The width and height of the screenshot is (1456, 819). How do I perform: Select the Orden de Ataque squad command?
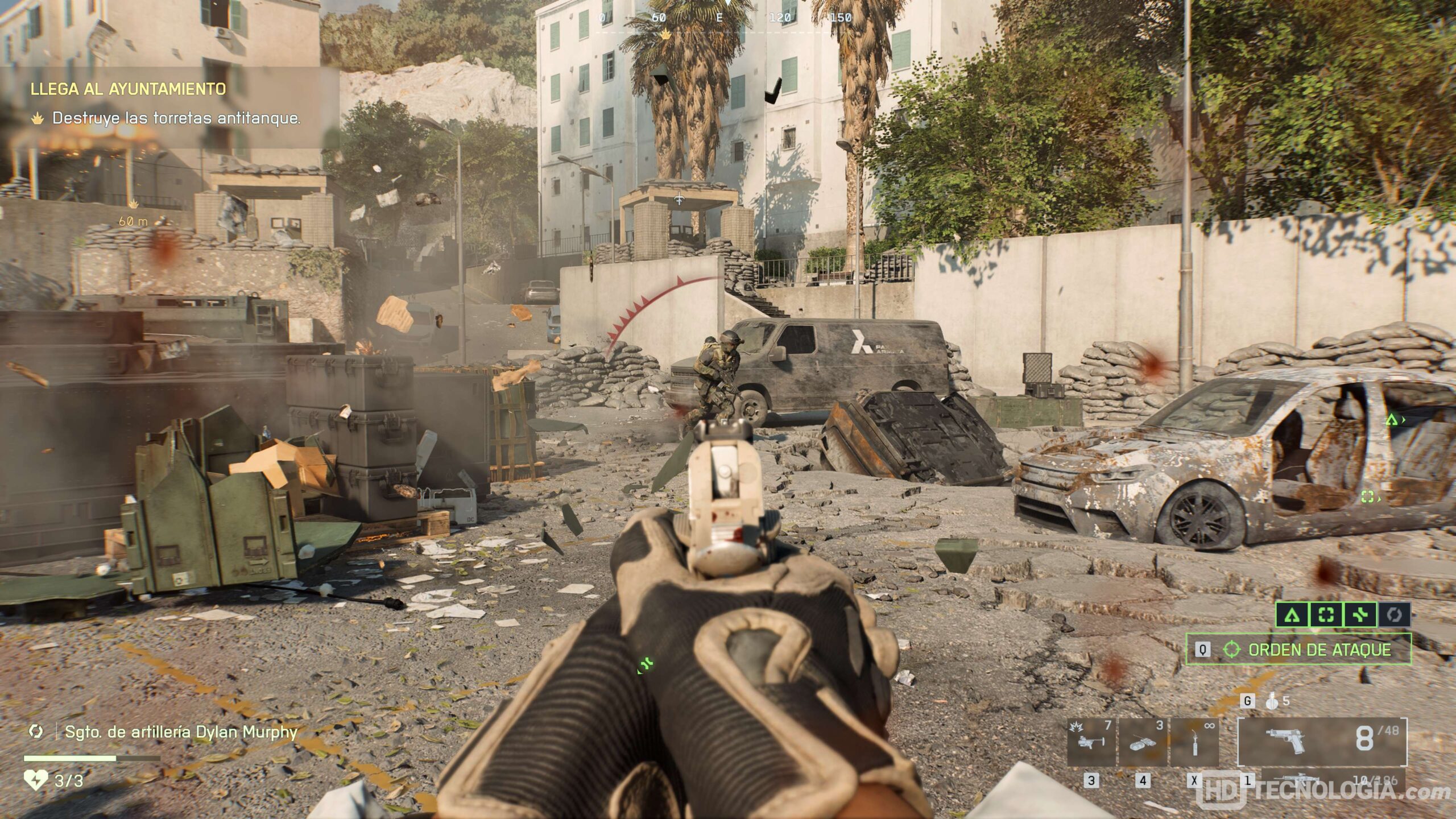[1298, 650]
